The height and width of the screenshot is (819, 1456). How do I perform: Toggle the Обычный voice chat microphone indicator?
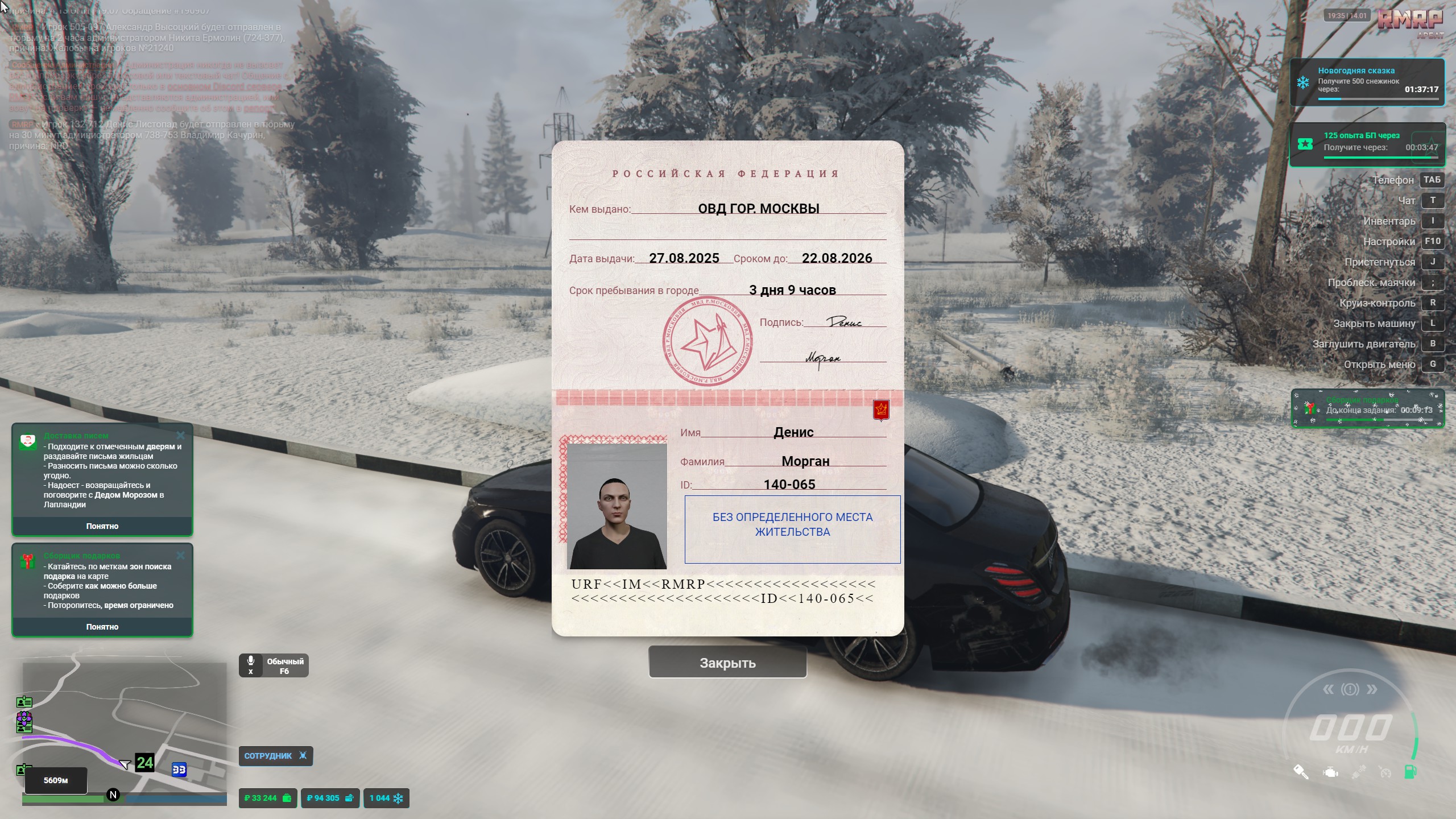click(274, 665)
